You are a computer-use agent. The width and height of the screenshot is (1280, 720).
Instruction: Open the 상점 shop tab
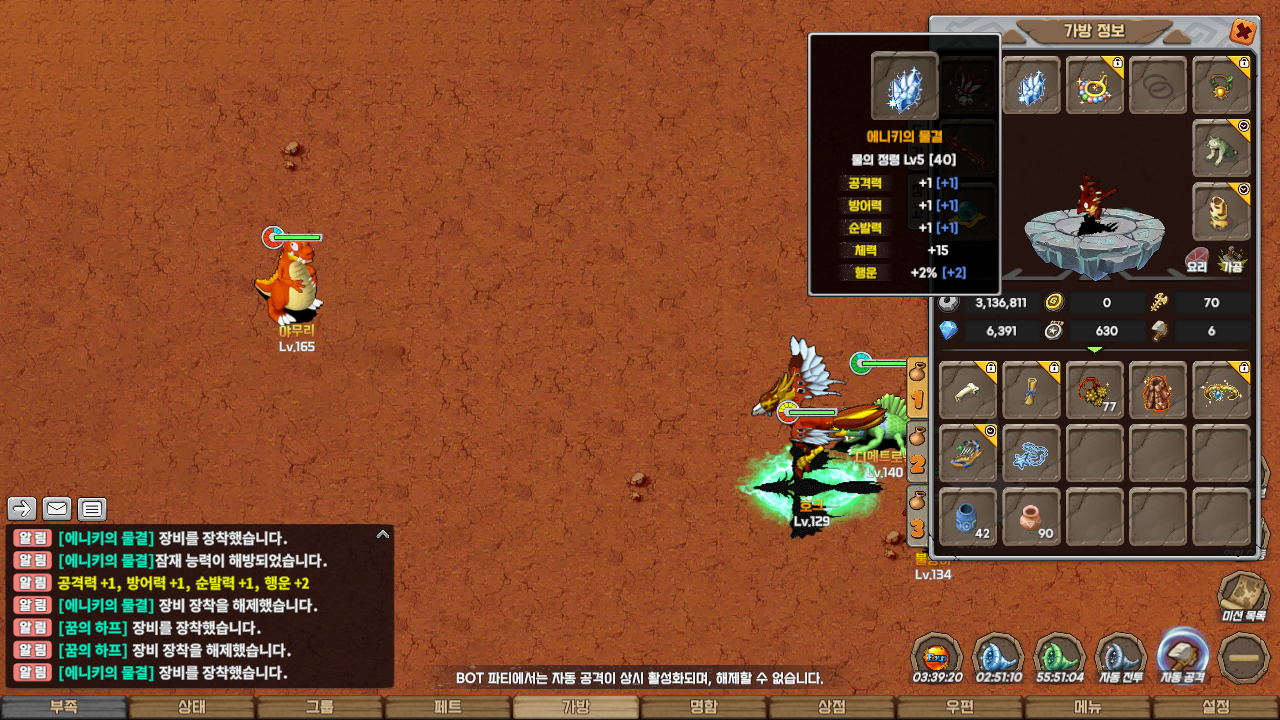[x=832, y=707]
